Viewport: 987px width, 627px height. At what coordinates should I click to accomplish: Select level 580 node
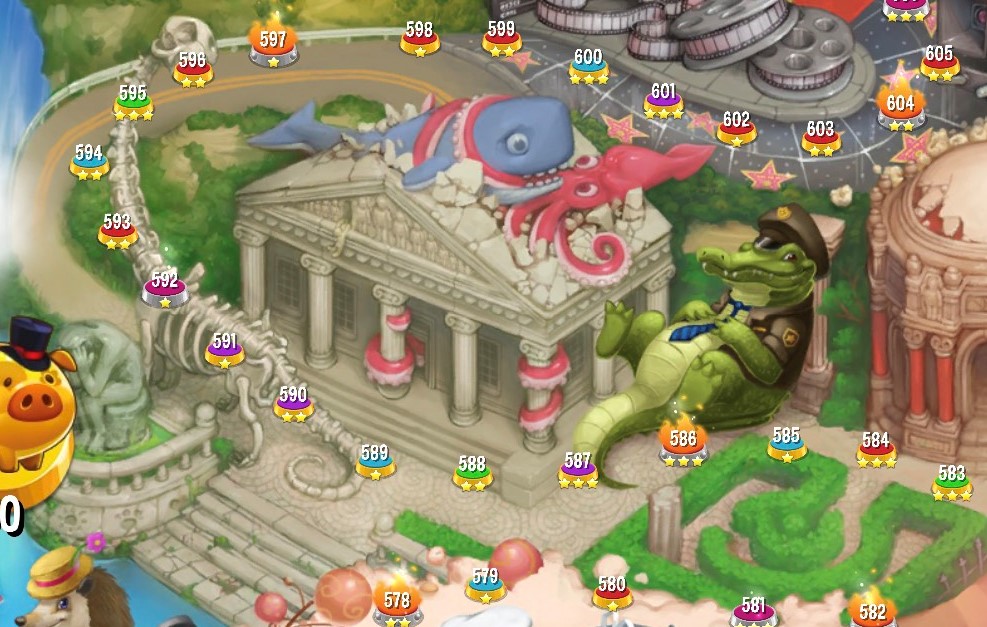612,591
